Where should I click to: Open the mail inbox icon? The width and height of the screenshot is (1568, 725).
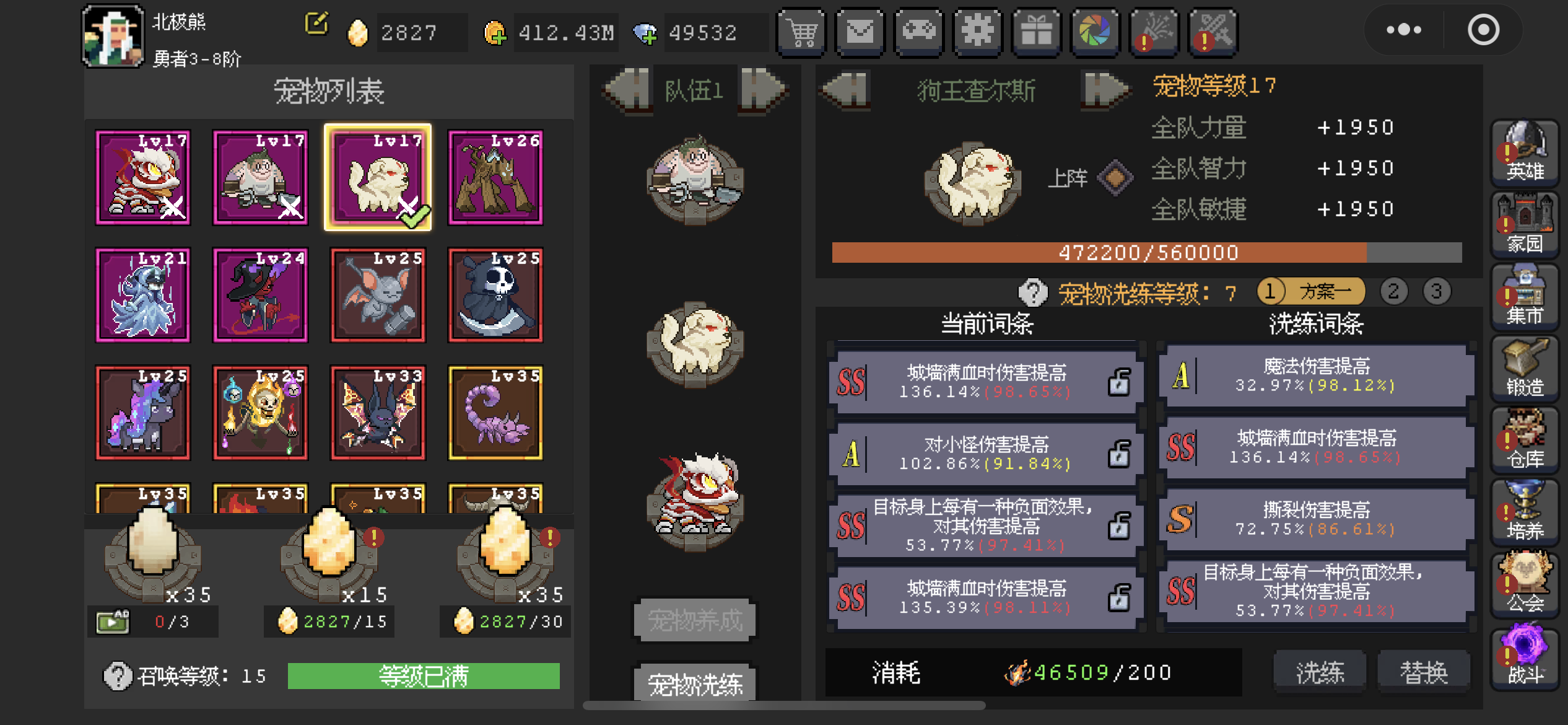point(860,32)
